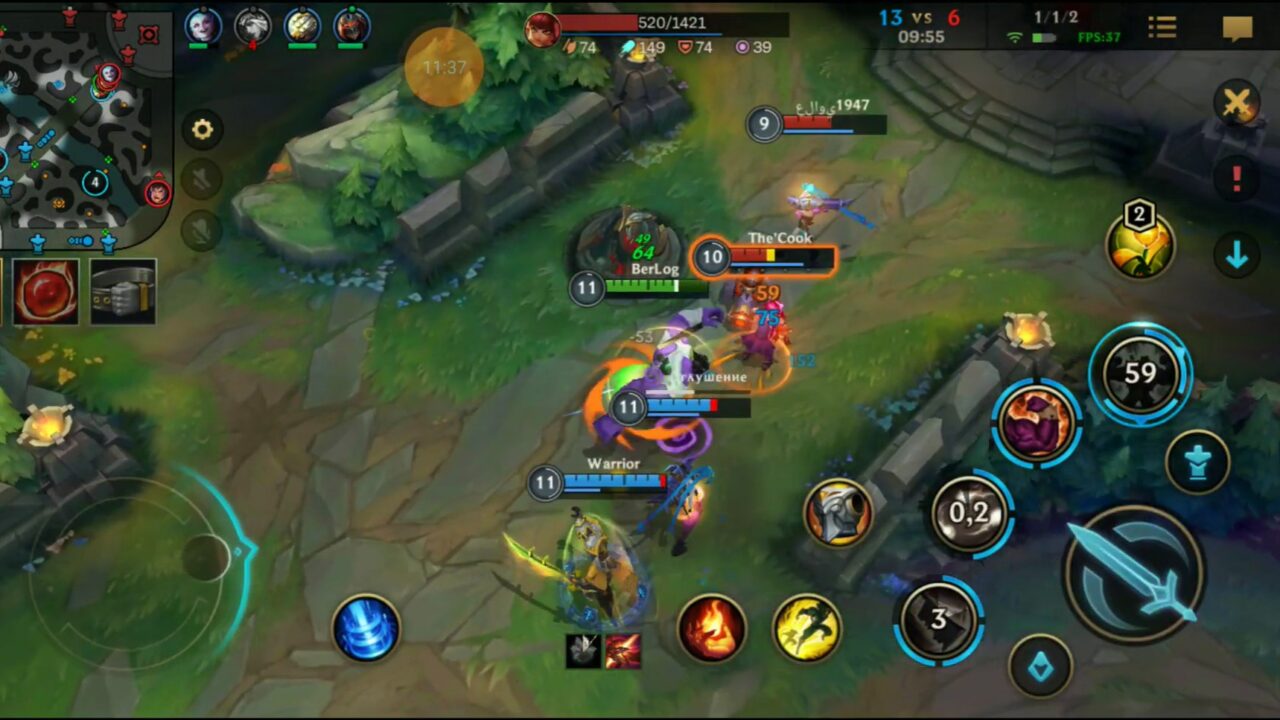
Task: Toggle the danger ping exclamation mark
Action: coord(1237,182)
